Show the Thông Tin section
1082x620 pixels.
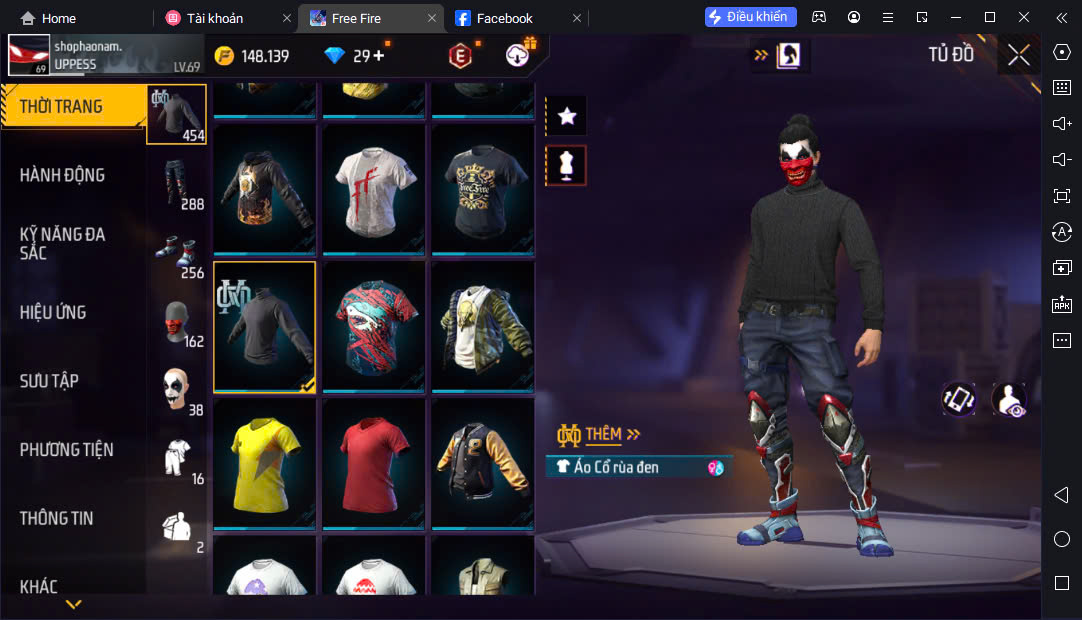57,518
